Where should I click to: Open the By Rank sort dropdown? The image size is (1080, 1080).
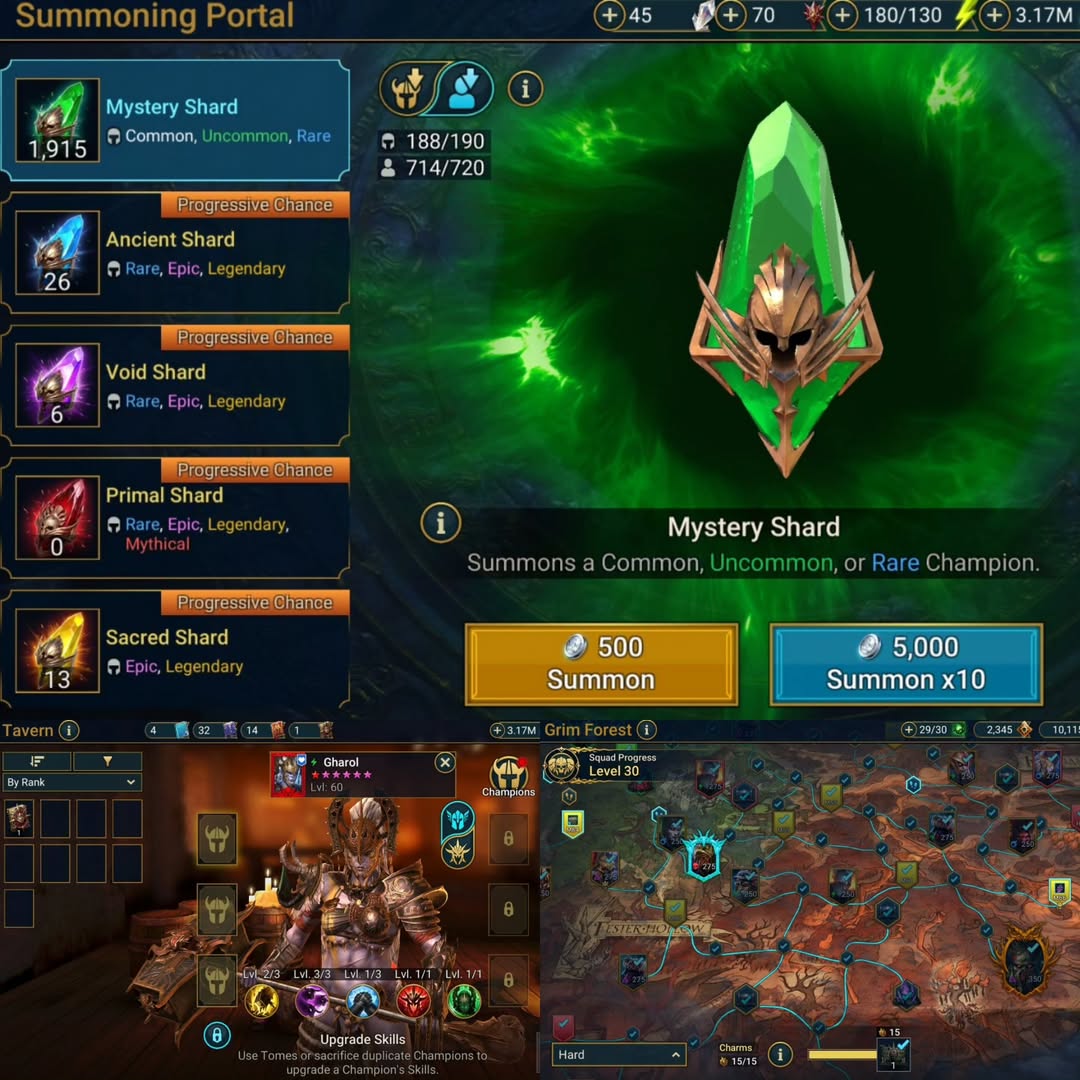(72, 782)
